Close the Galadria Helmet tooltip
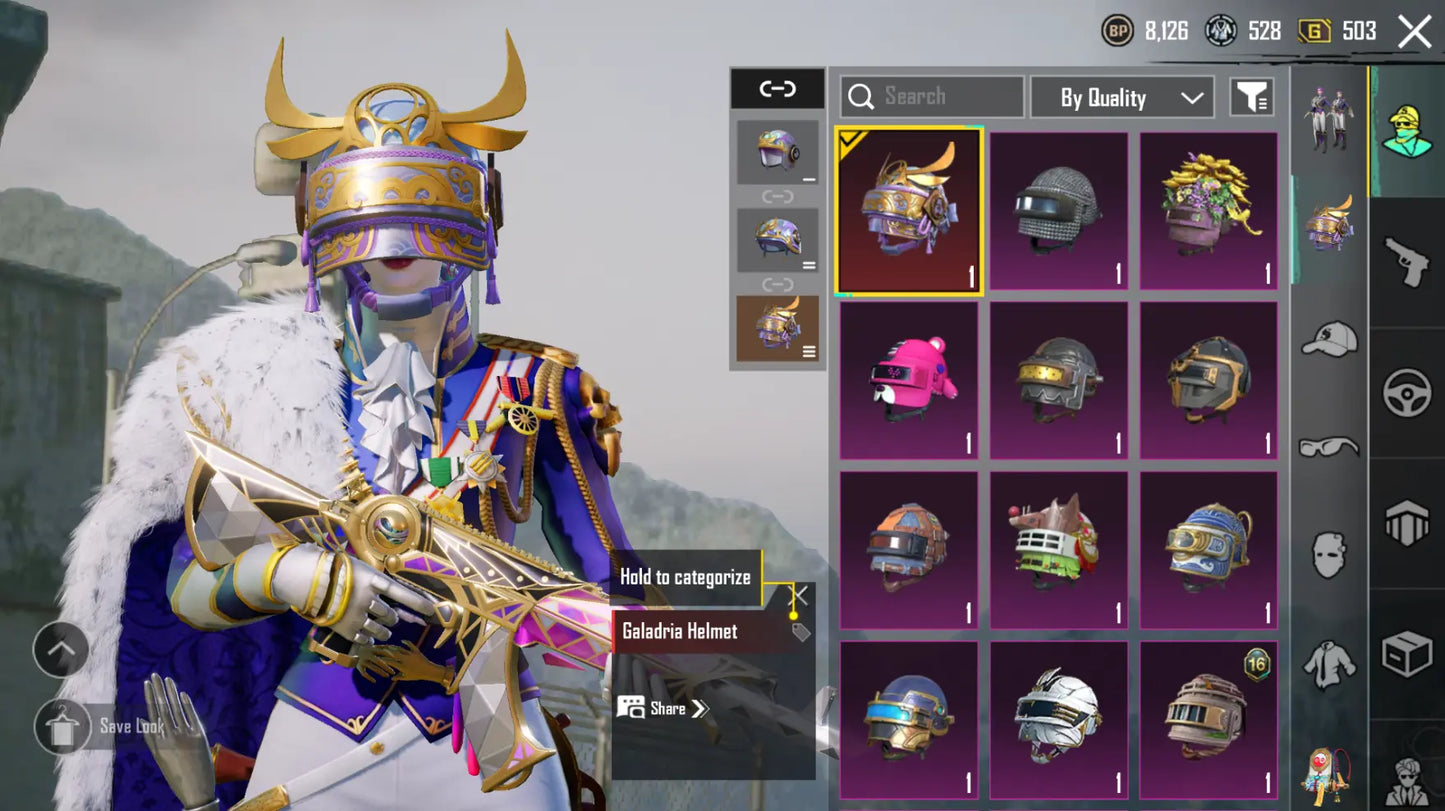Screen dimensions: 1445x811 coord(800,596)
